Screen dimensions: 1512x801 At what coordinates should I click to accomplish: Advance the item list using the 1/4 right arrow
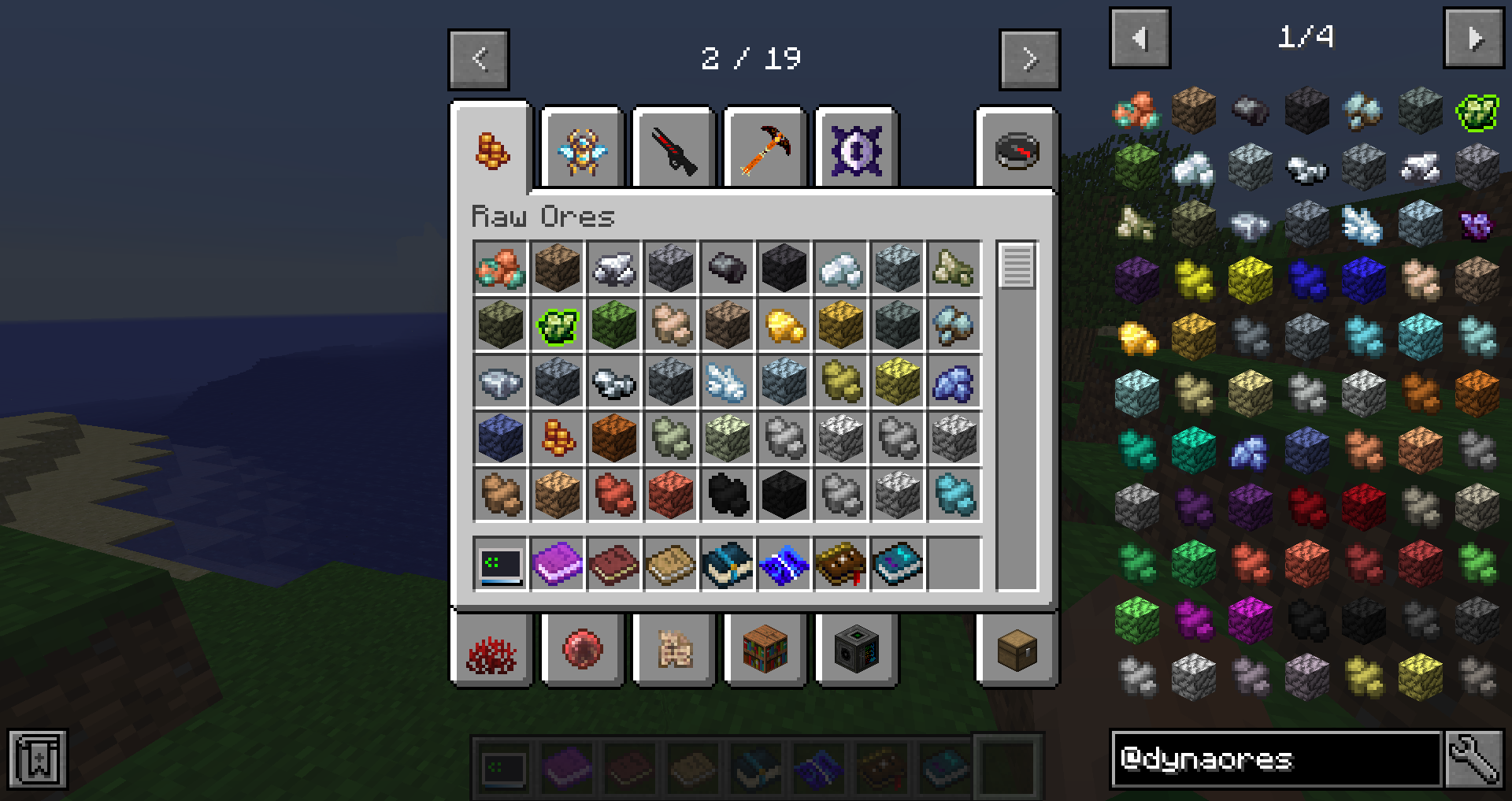tap(1476, 37)
